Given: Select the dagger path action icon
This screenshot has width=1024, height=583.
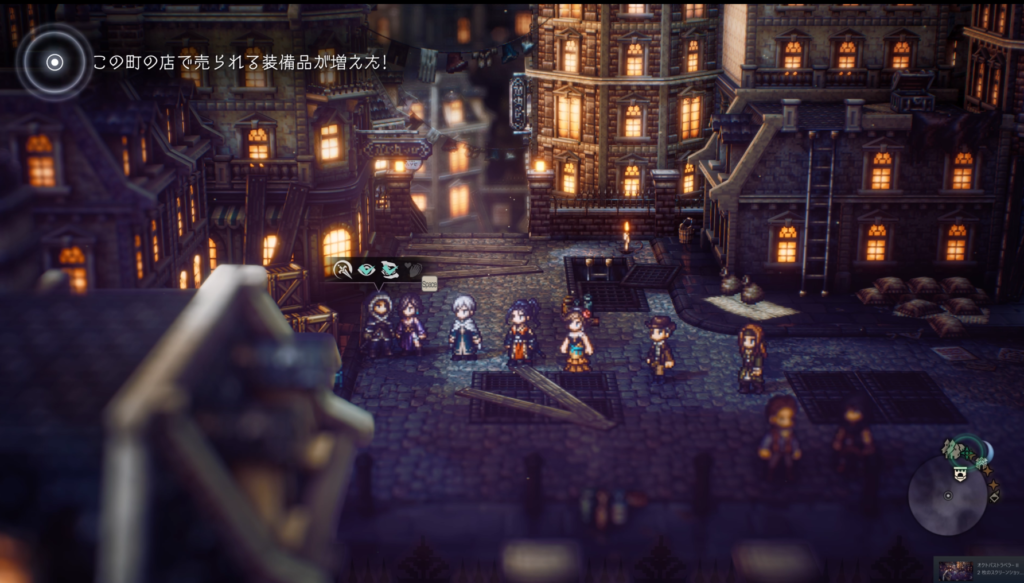Looking at the screenshot, I should pos(344,269).
